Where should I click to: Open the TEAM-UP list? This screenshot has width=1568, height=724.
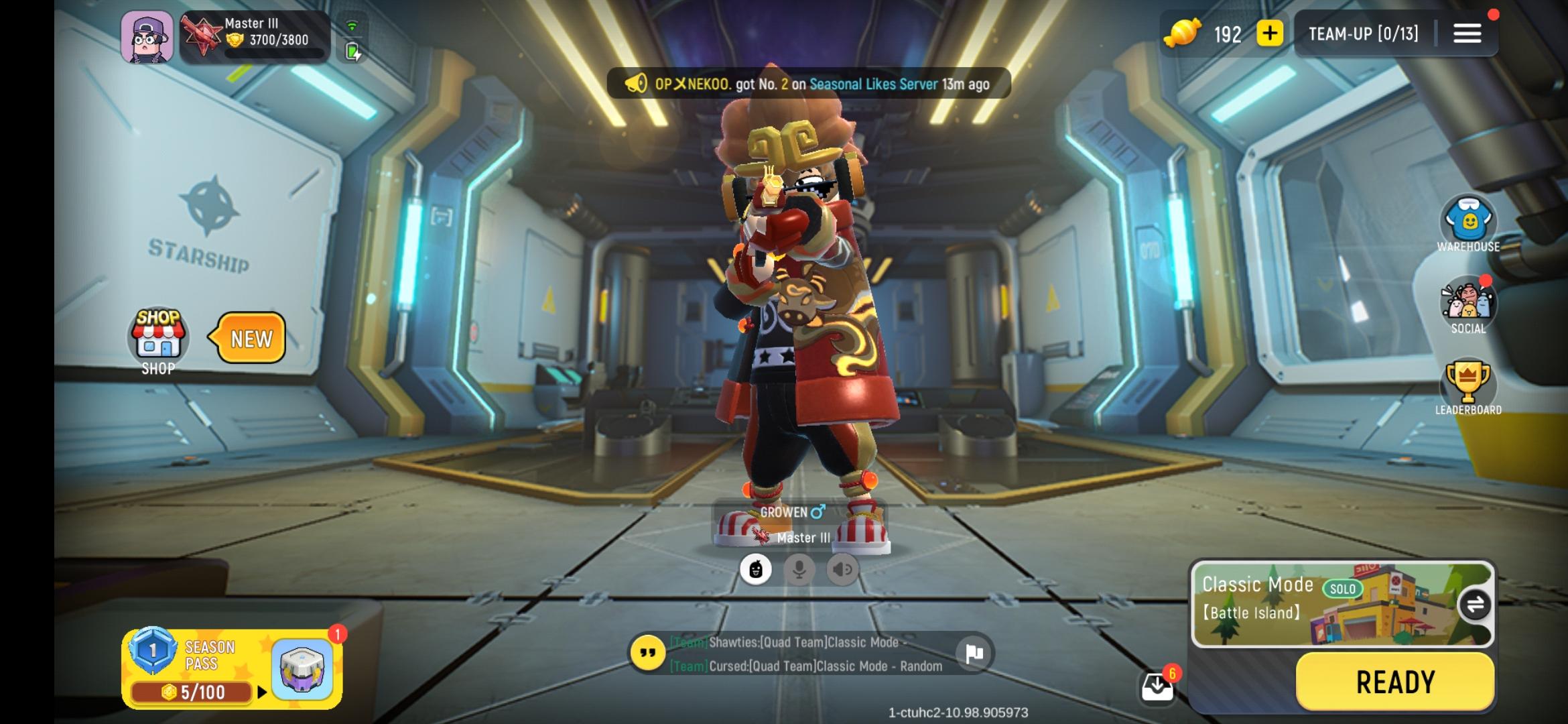pos(1363,34)
